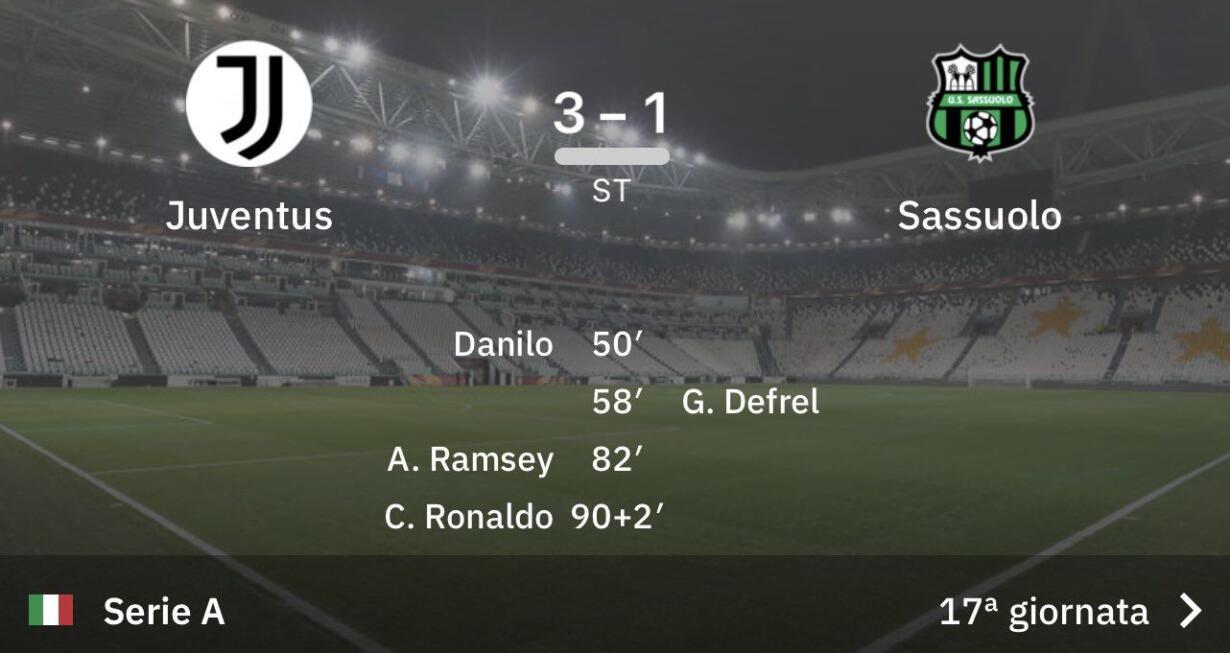Open the Sassuolo team name
The width and height of the screenshot is (1230, 653).
point(979,215)
